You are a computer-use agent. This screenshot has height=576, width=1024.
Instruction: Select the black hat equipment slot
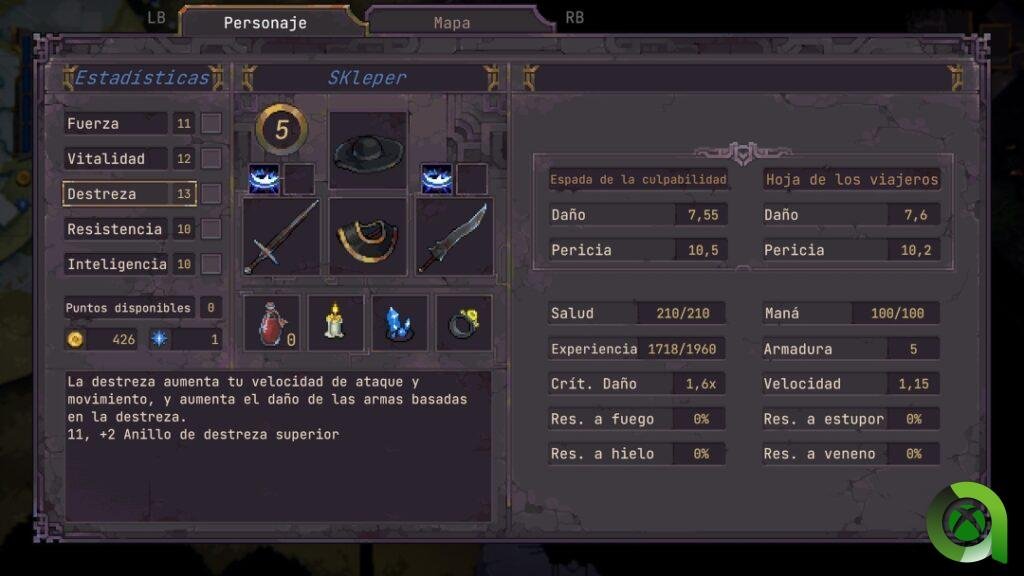point(368,151)
